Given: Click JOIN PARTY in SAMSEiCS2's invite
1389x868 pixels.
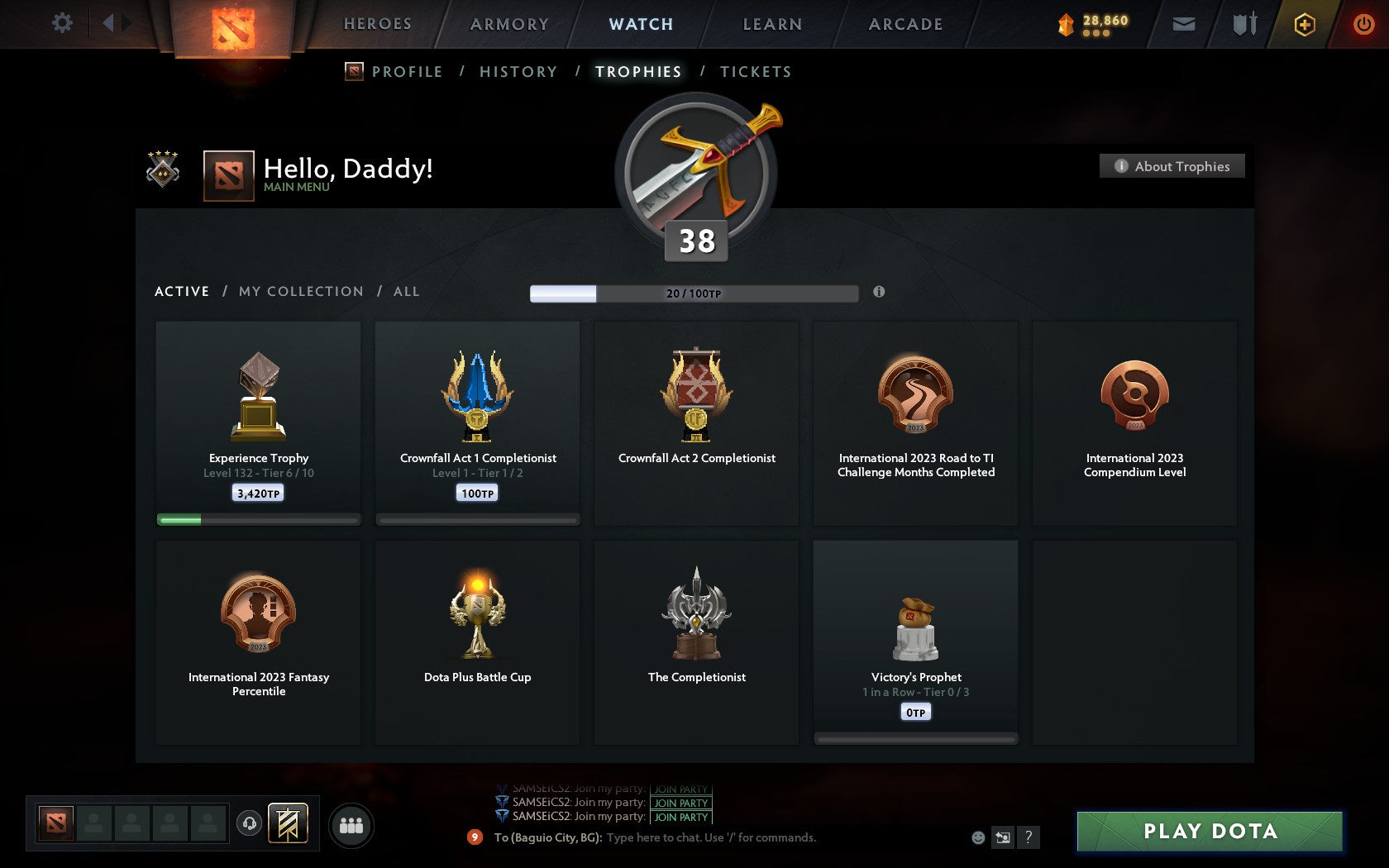Looking at the screenshot, I should click(680, 803).
